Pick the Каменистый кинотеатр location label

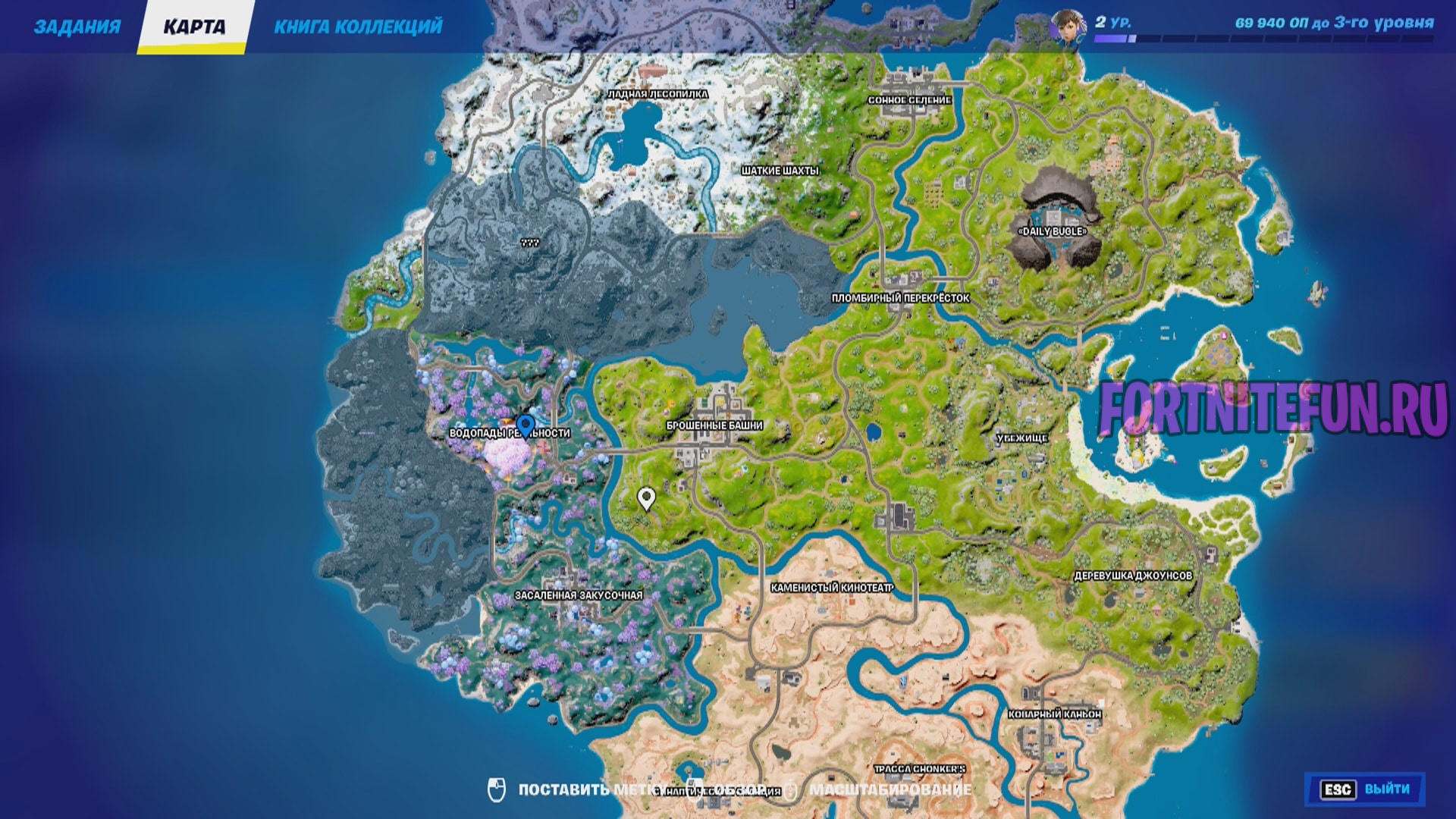(832, 588)
